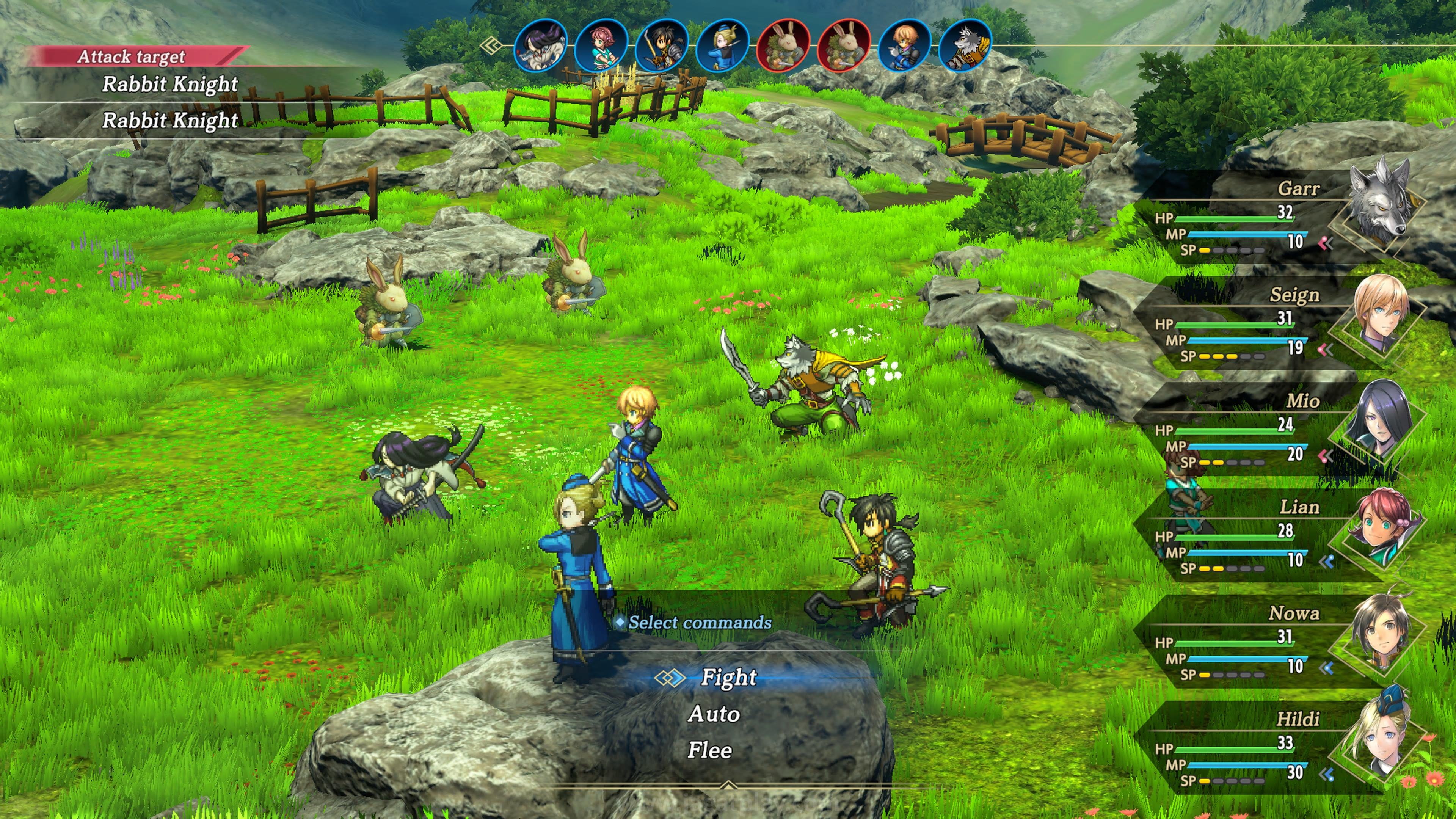Click Nowa's turn order portrait icon
1456x819 pixels.
point(662,45)
